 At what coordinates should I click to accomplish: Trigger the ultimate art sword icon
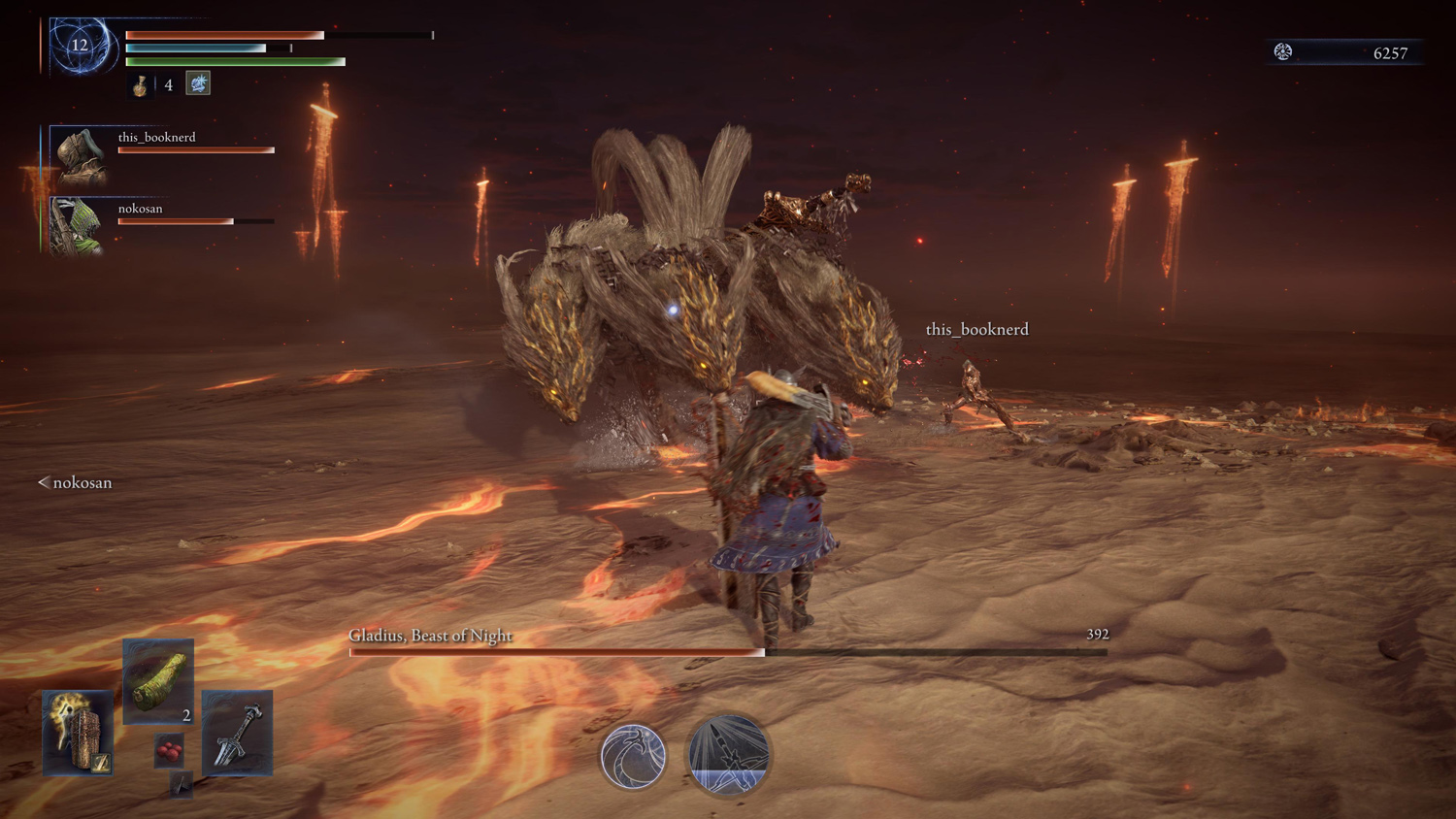pyautogui.click(x=728, y=755)
